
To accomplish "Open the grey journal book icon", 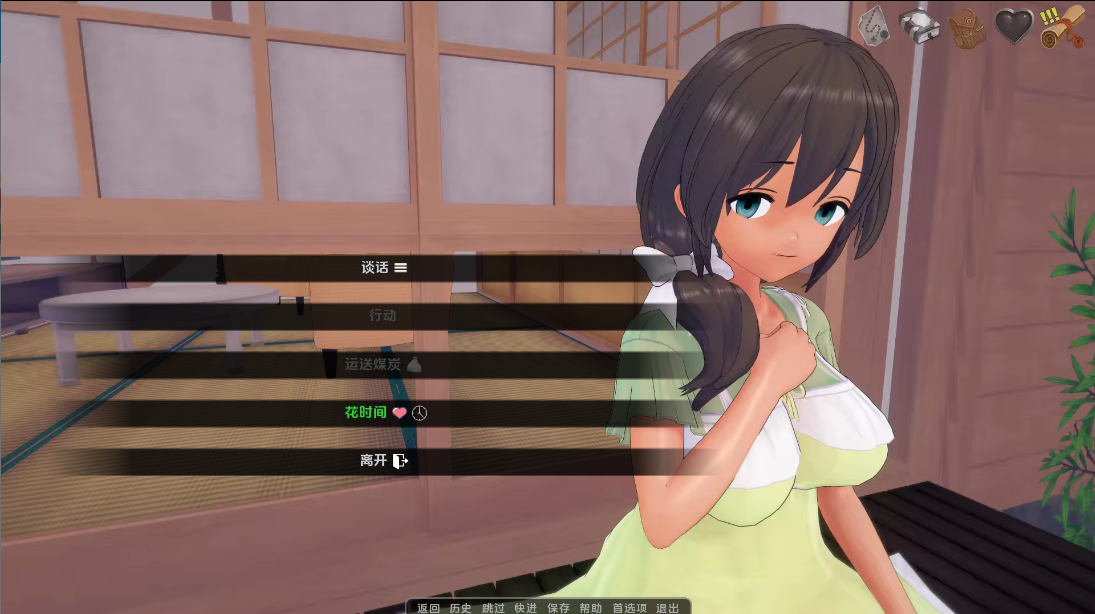I will point(920,26).
